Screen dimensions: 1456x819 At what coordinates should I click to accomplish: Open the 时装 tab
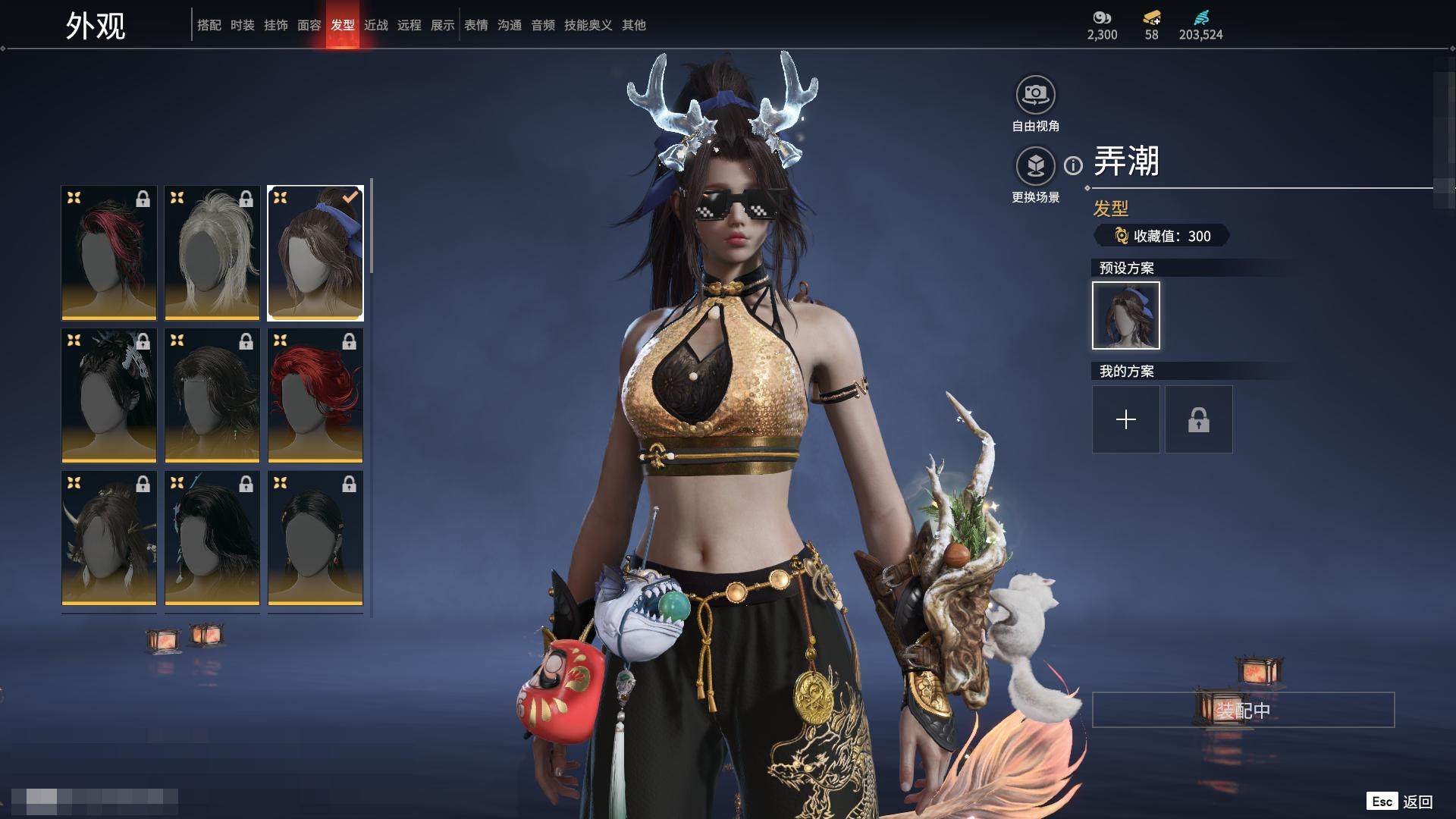(x=242, y=25)
